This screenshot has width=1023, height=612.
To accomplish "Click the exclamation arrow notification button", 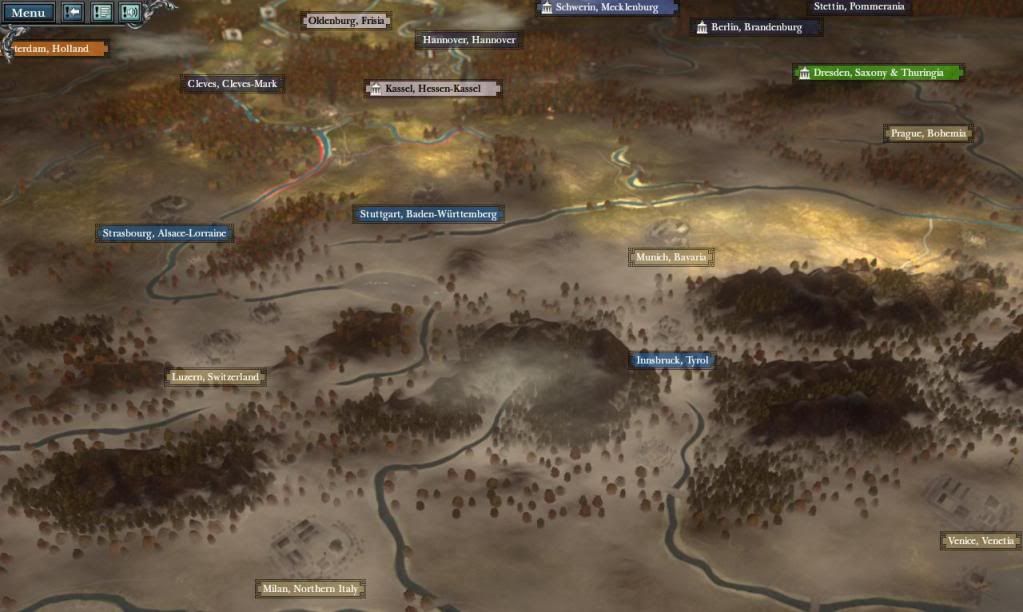I will (74, 13).
